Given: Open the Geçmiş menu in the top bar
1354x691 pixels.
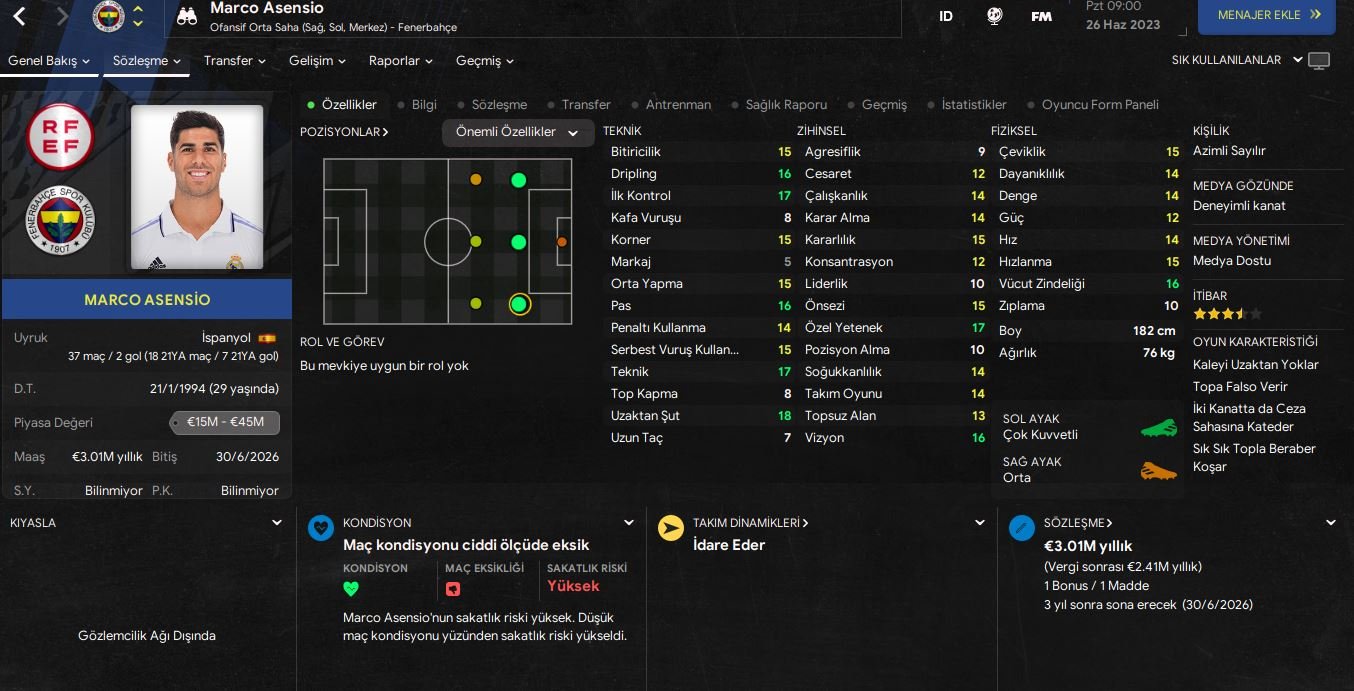Looking at the screenshot, I should point(484,61).
